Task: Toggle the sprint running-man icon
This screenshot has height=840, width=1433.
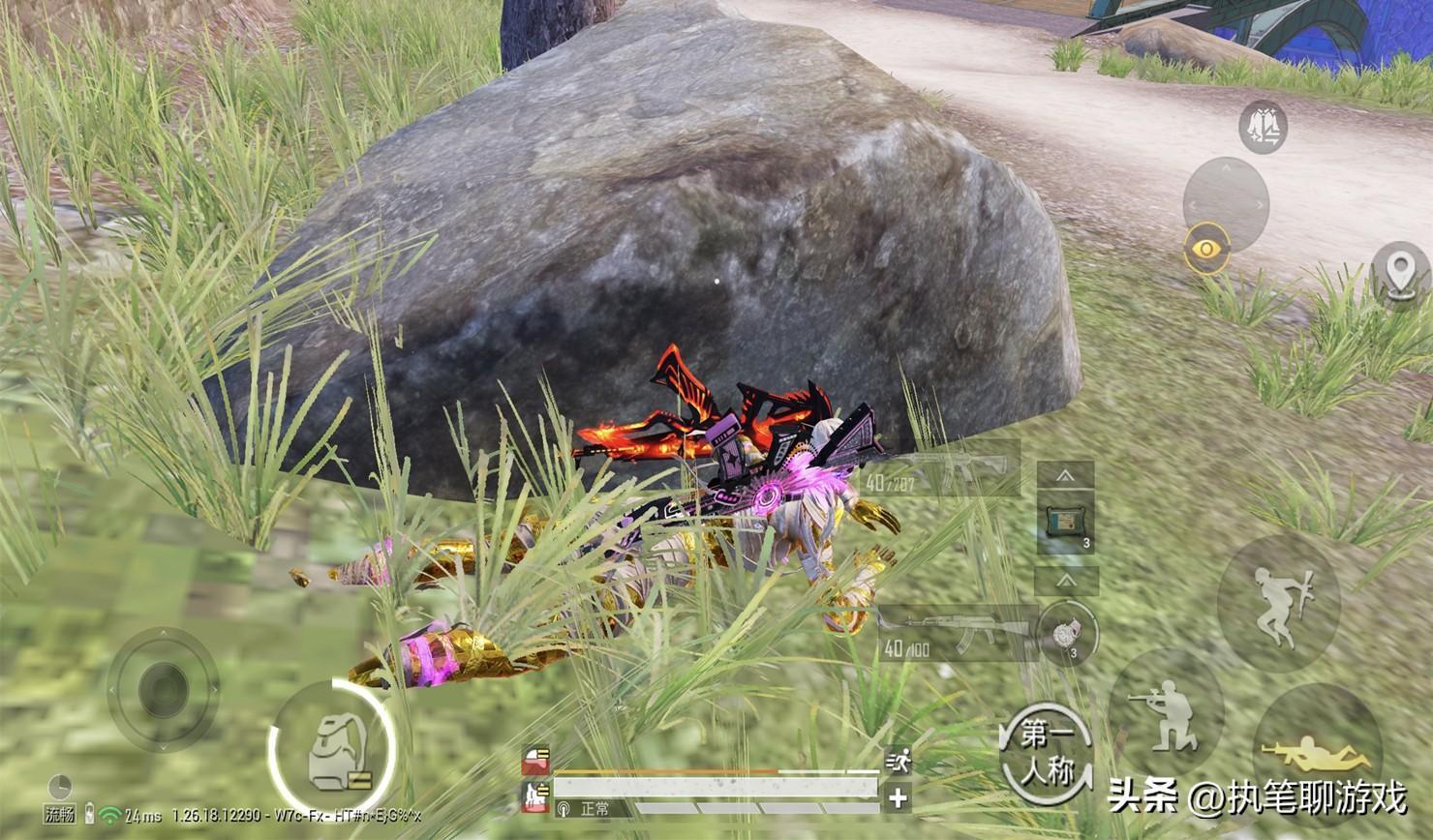Action: pyautogui.click(x=899, y=761)
